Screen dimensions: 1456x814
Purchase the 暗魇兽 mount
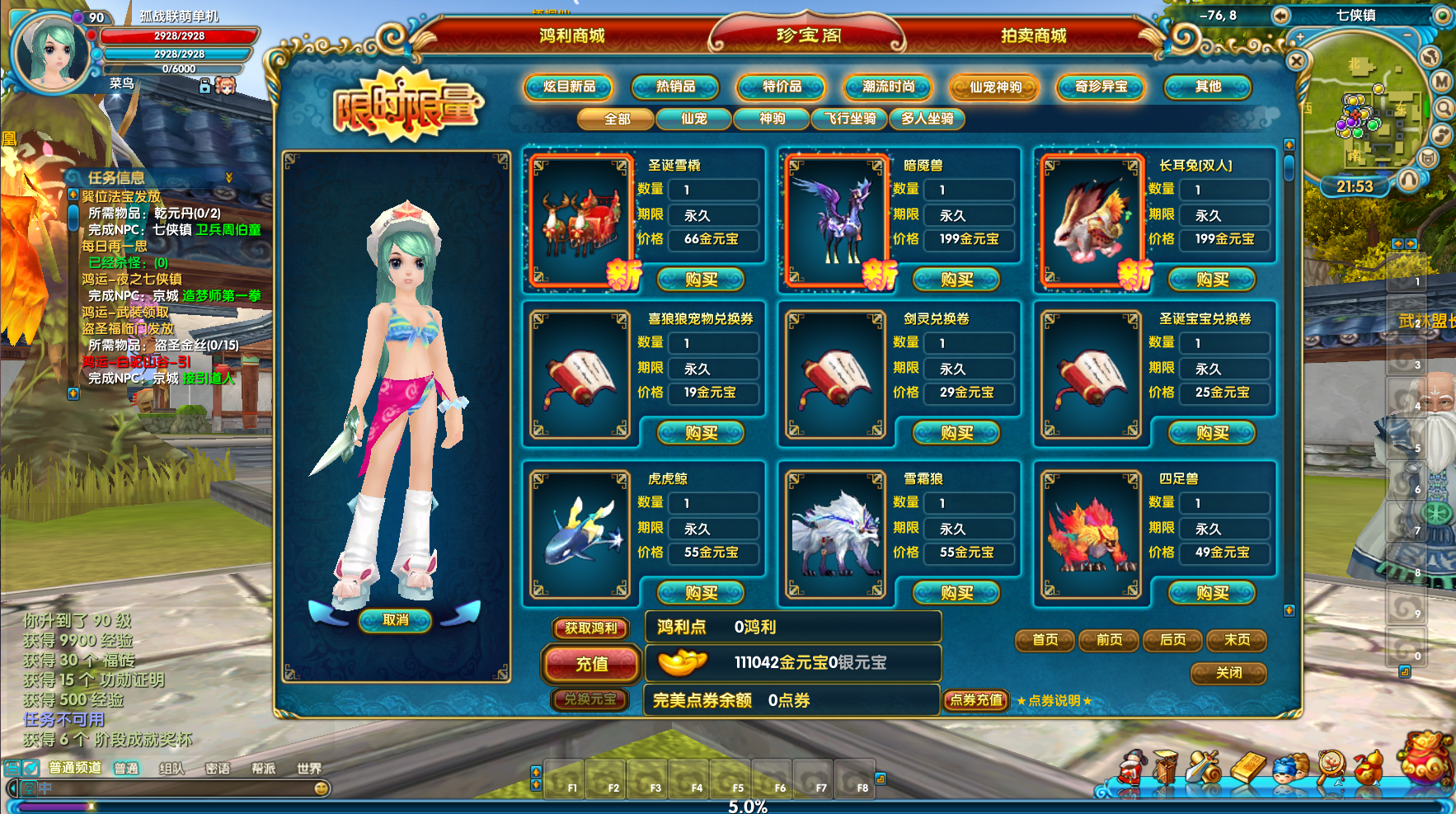coord(957,280)
